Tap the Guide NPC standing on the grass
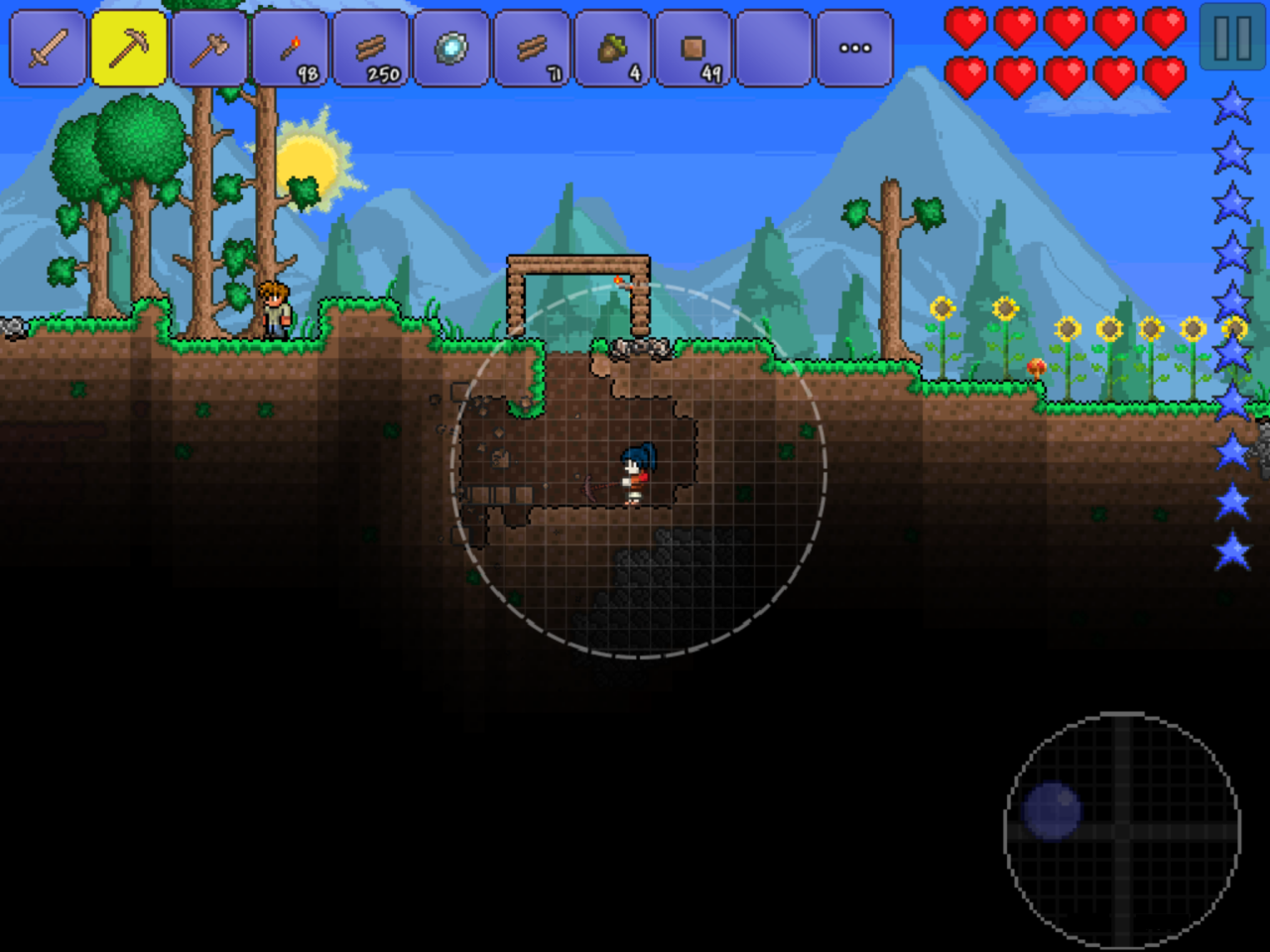This screenshot has width=1270, height=952. pos(276,307)
